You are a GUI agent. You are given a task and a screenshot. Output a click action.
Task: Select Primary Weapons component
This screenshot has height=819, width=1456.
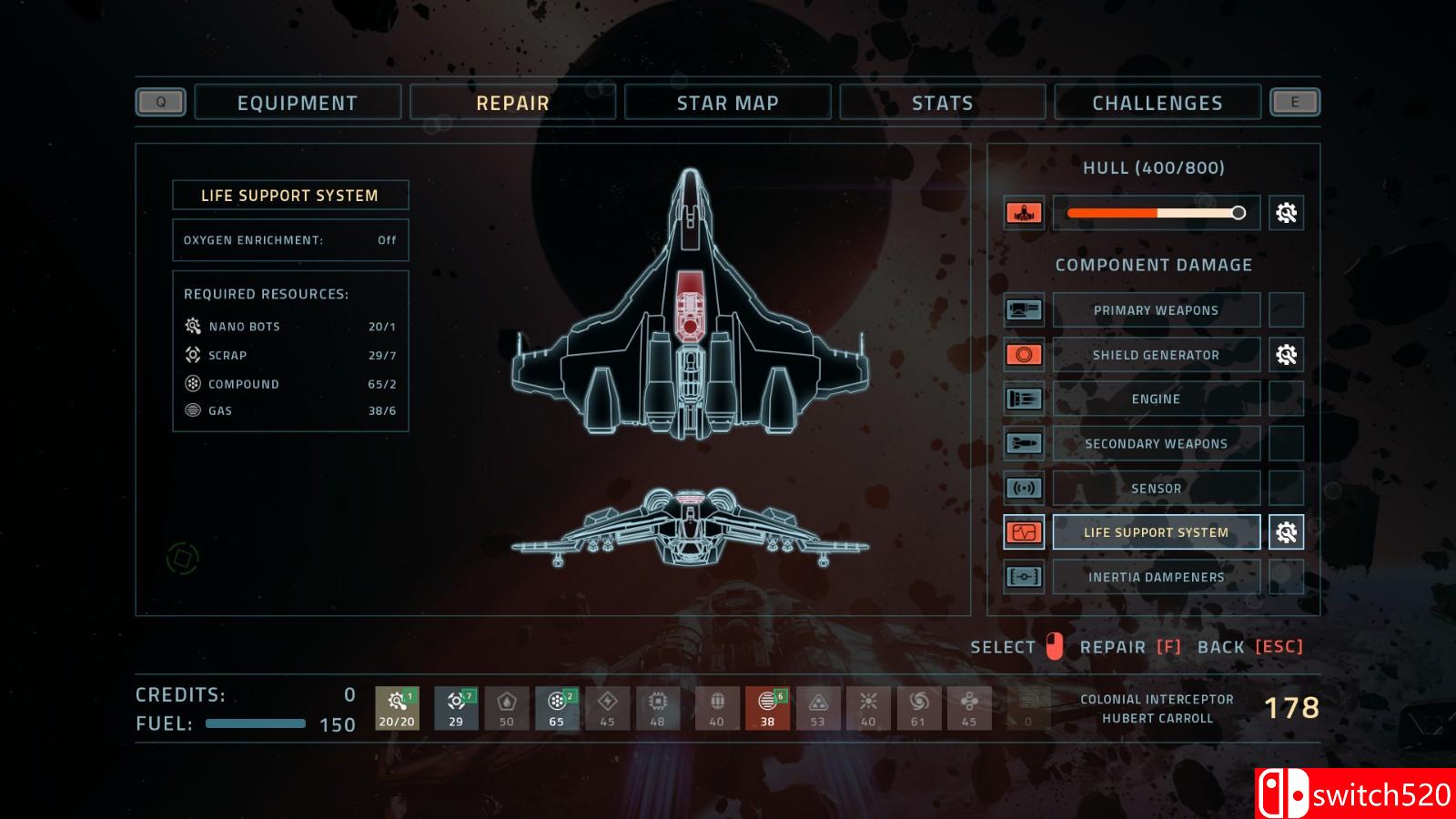pos(1156,310)
